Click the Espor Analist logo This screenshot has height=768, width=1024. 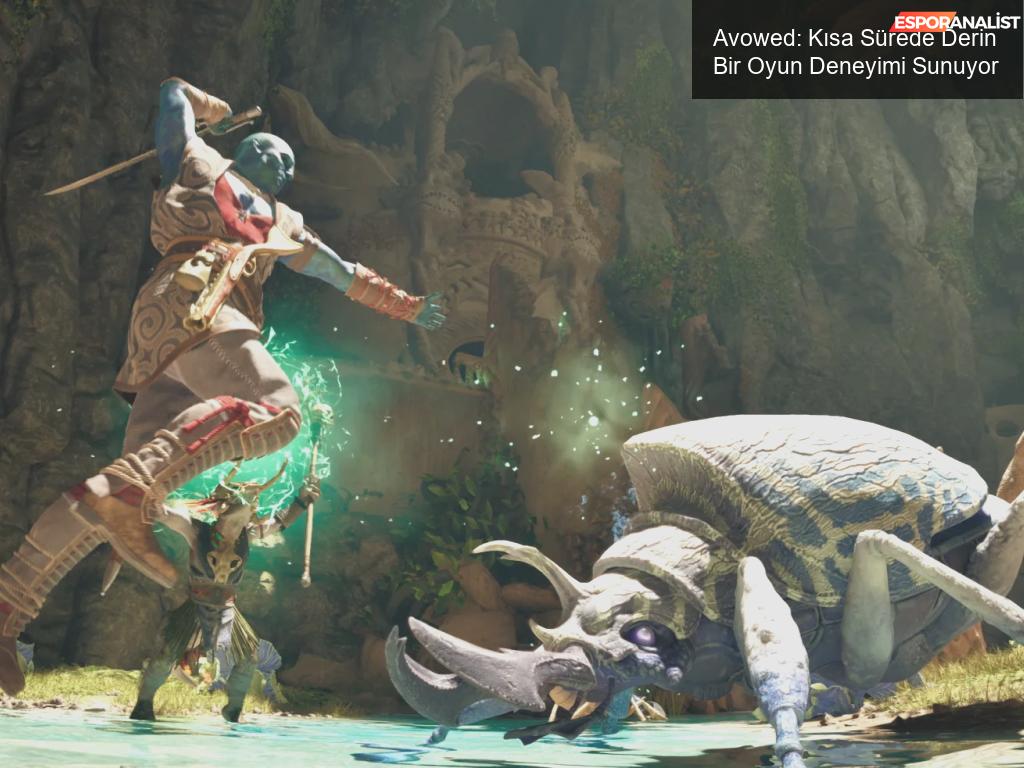click(955, 22)
